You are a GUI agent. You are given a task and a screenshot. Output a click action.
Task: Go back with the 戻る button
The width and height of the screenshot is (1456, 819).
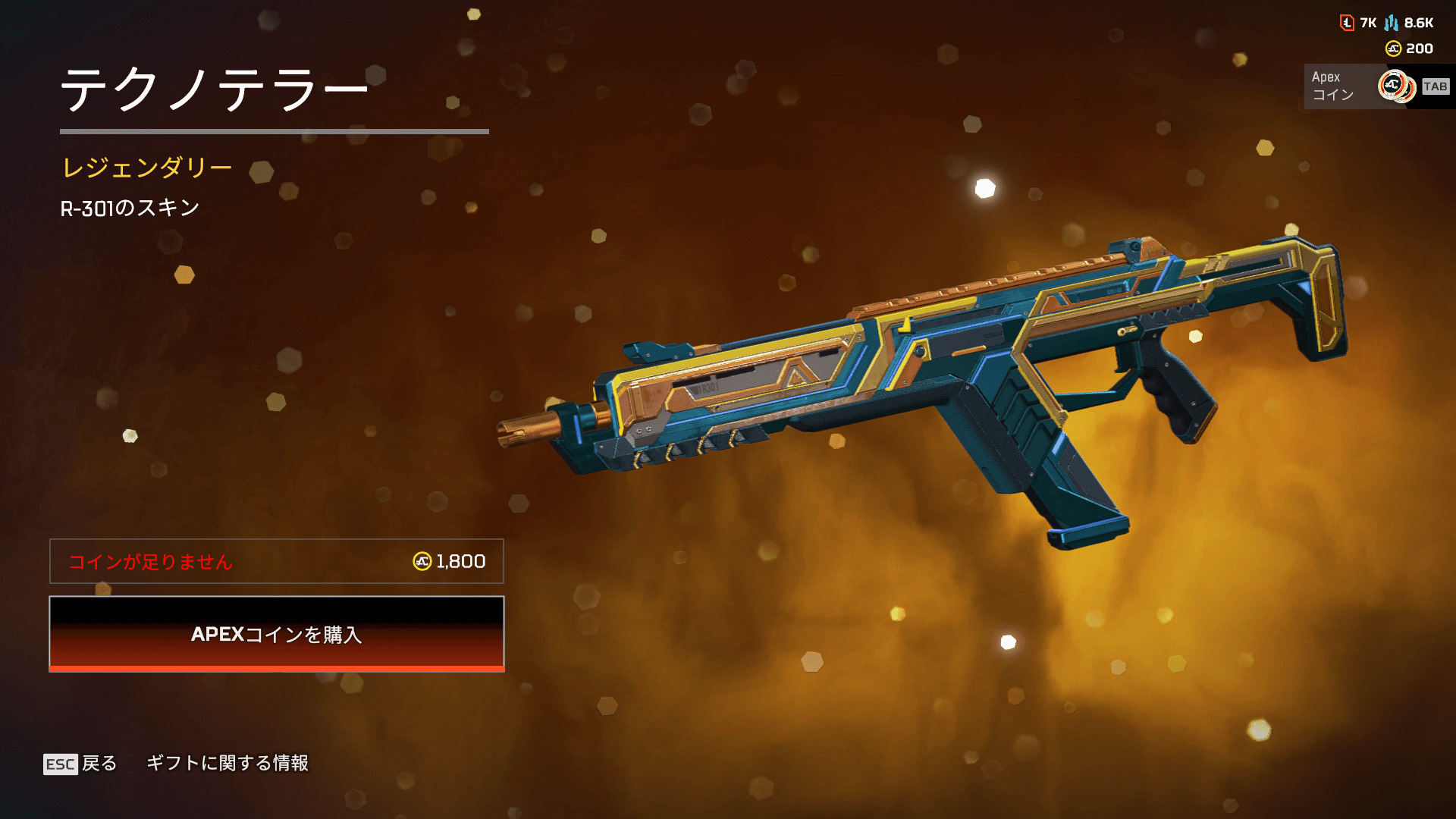pyautogui.click(x=81, y=763)
